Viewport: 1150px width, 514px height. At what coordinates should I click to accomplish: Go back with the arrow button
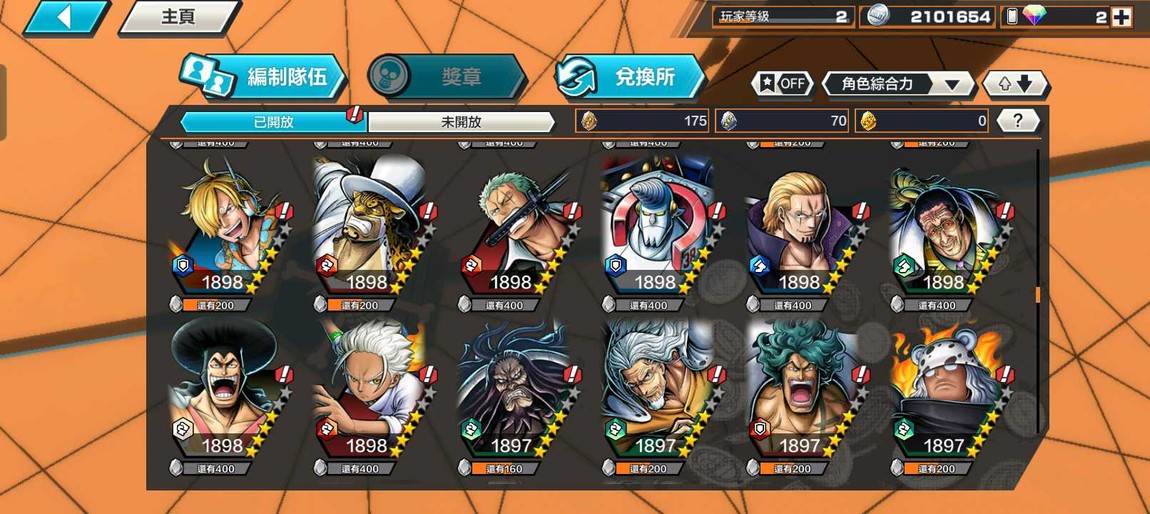pos(65,17)
